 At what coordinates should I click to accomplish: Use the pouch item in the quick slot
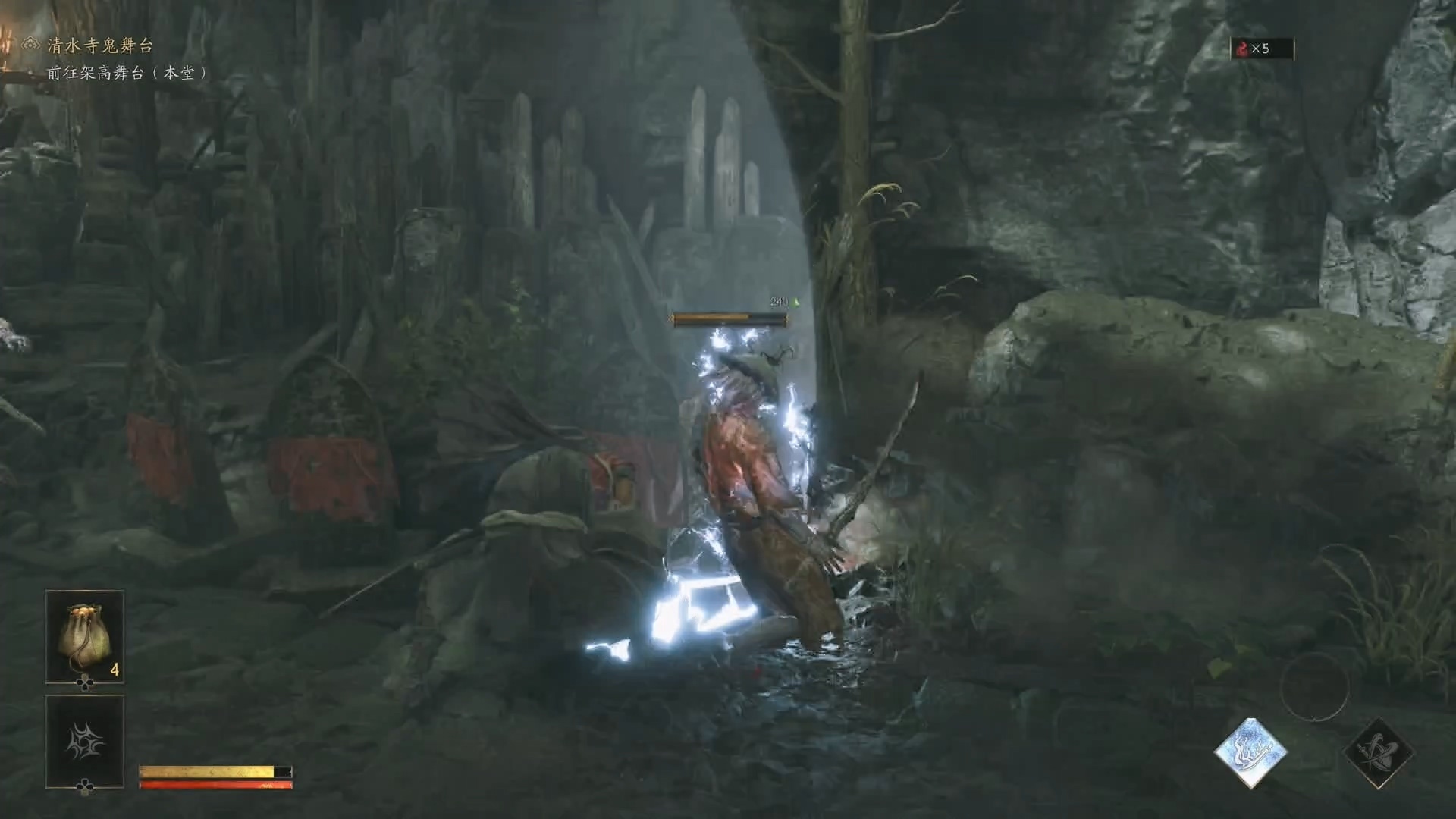tap(85, 637)
